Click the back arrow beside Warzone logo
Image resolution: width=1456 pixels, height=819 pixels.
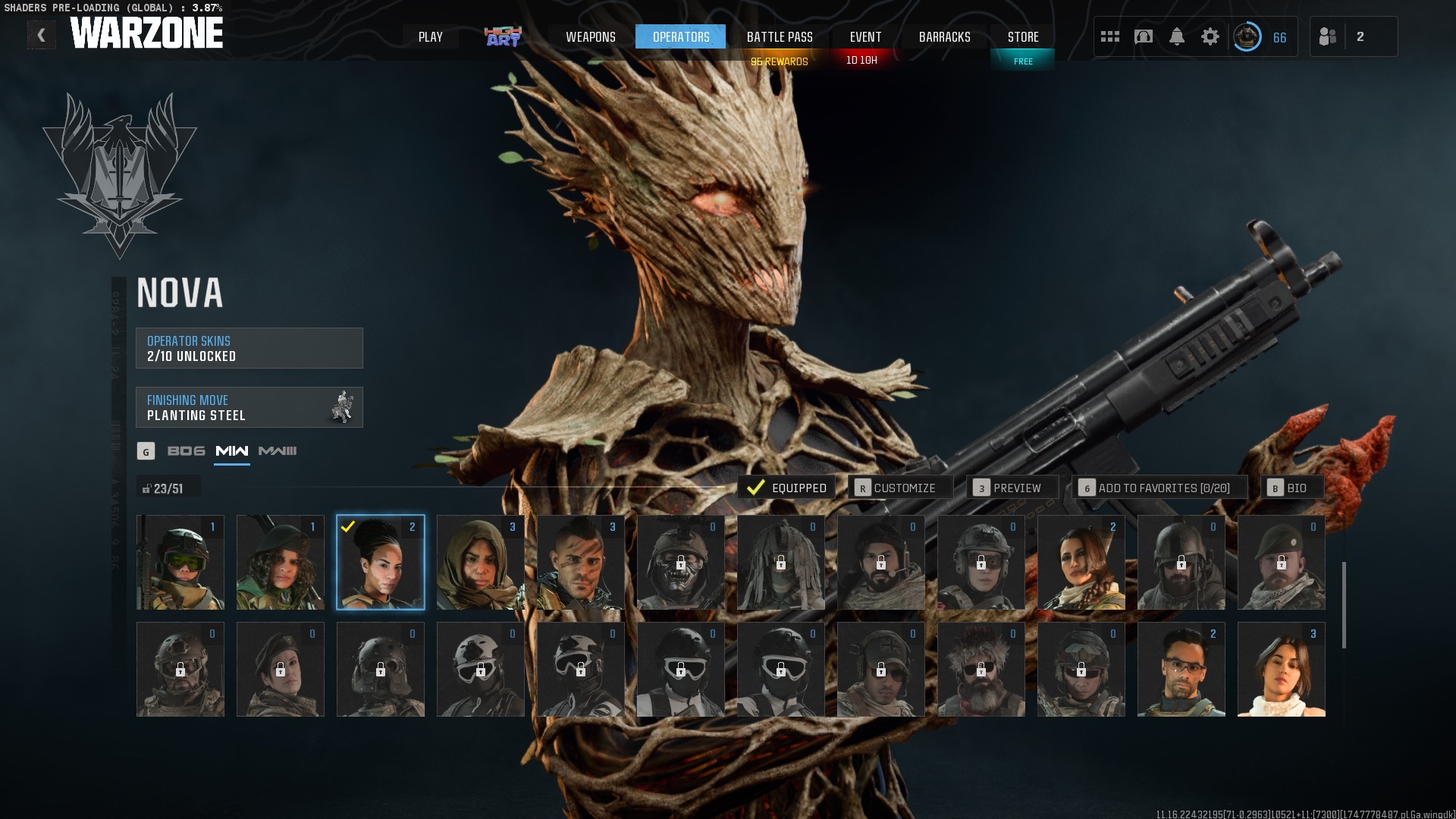(42, 34)
